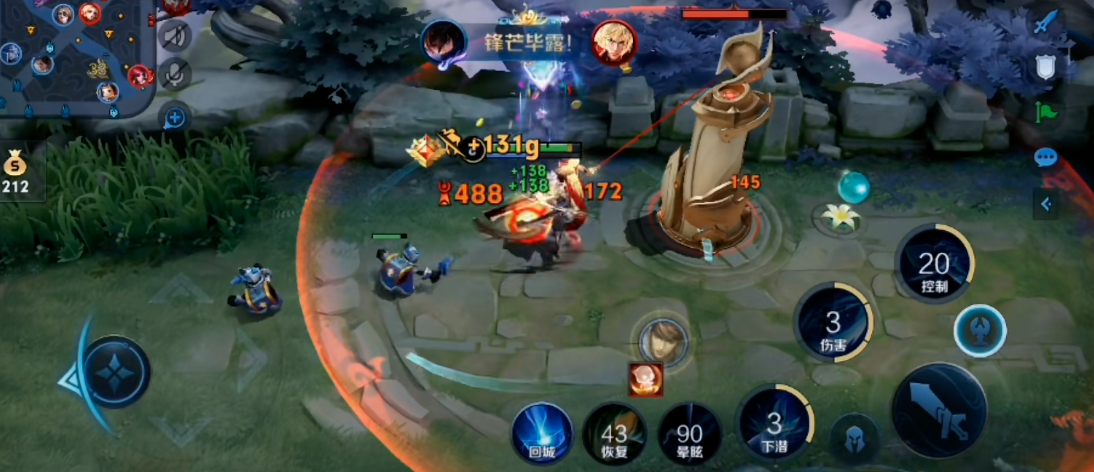Target the tower with the tower button
The image size is (1094, 472).
coord(979,332)
